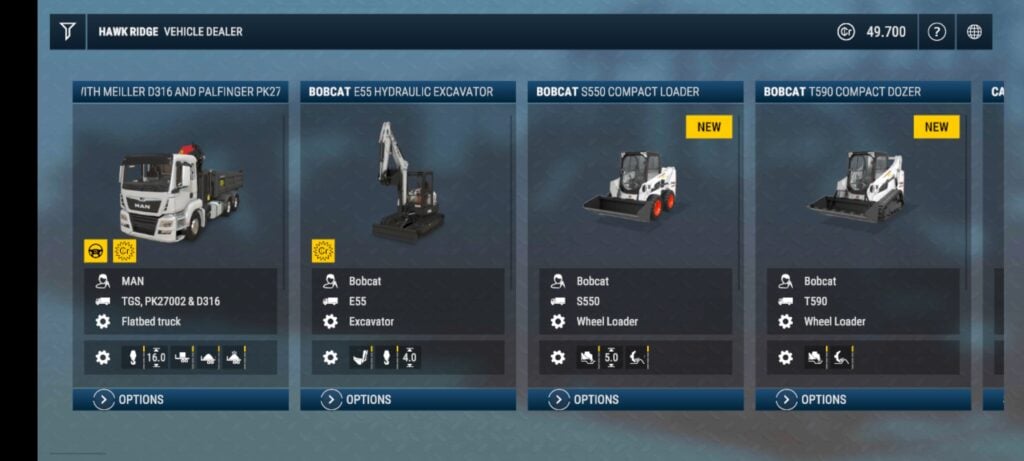Click the yellow steering wheel badge on MAN truck
Screen dimensions: 1024x461
pos(95,250)
